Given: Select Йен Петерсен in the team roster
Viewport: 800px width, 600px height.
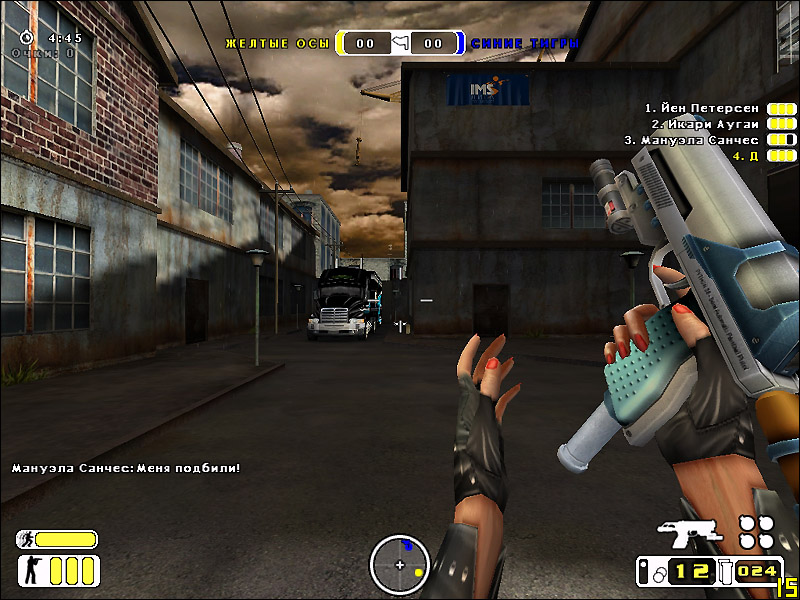Looking at the screenshot, I should [x=701, y=107].
